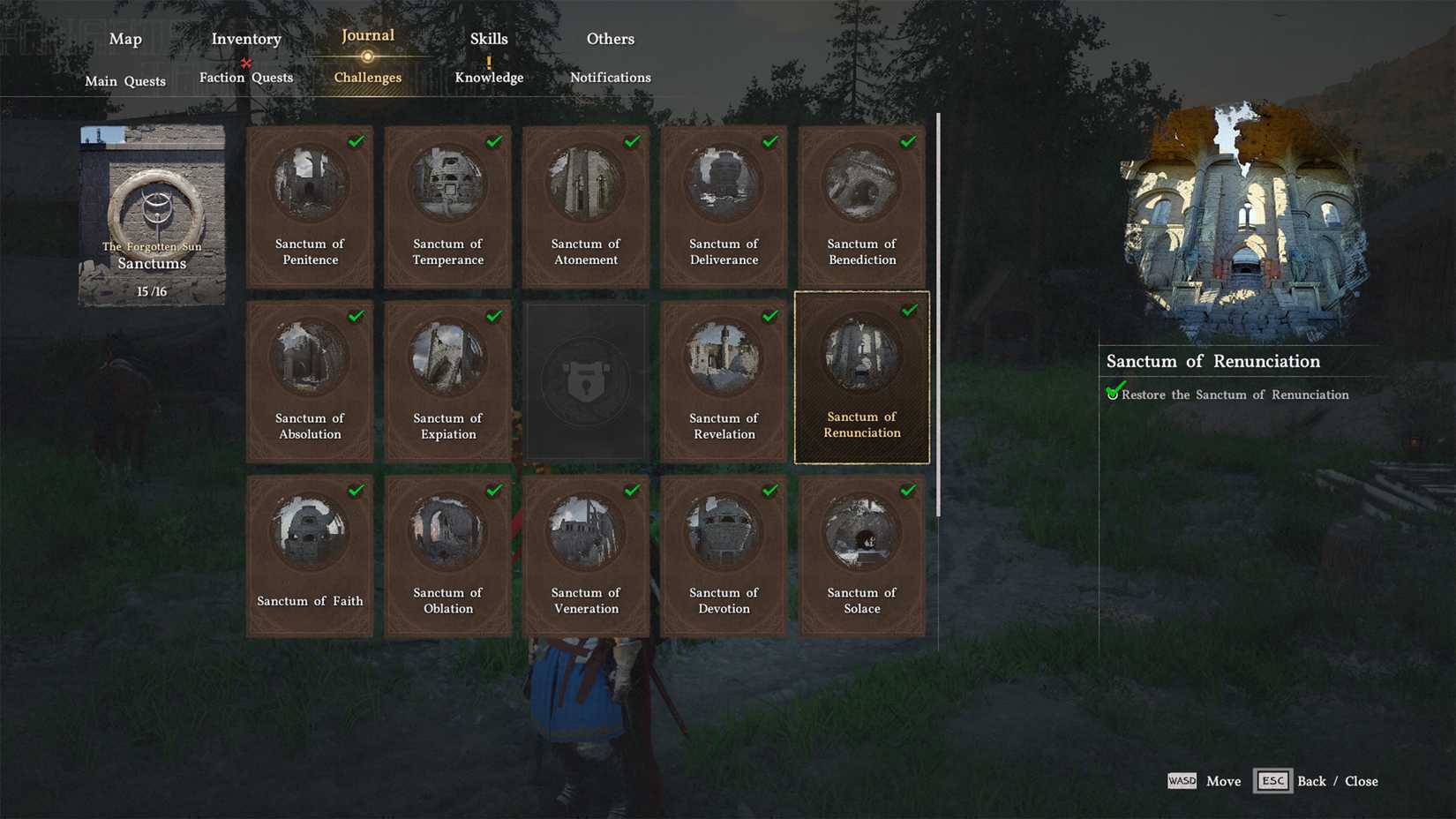Click the locked sanctum padlock icon
The image size is (1456, 819).
pyautogui.click(x=585, y=380)
